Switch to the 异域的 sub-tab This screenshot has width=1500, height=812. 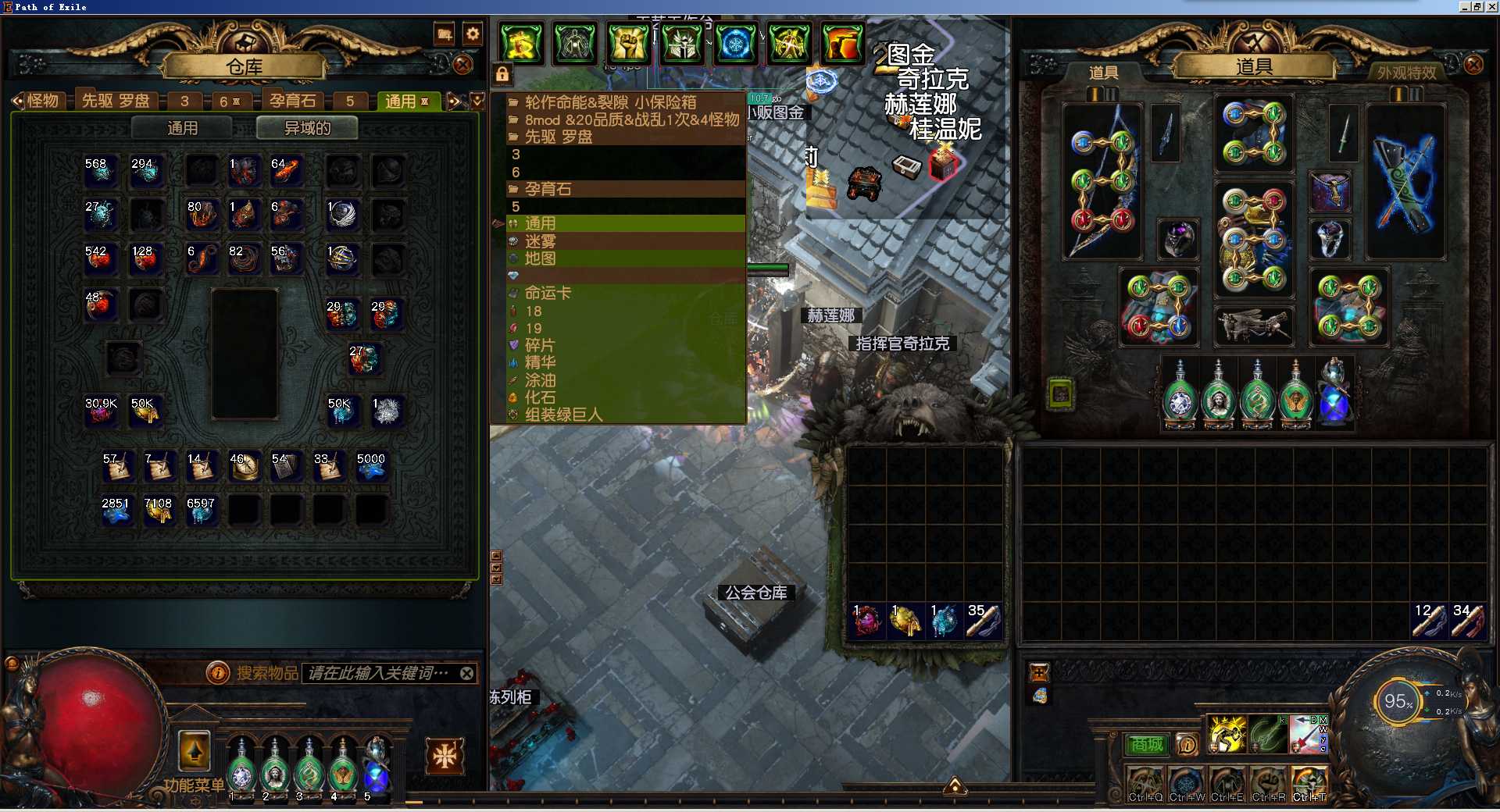coord(307,128)
